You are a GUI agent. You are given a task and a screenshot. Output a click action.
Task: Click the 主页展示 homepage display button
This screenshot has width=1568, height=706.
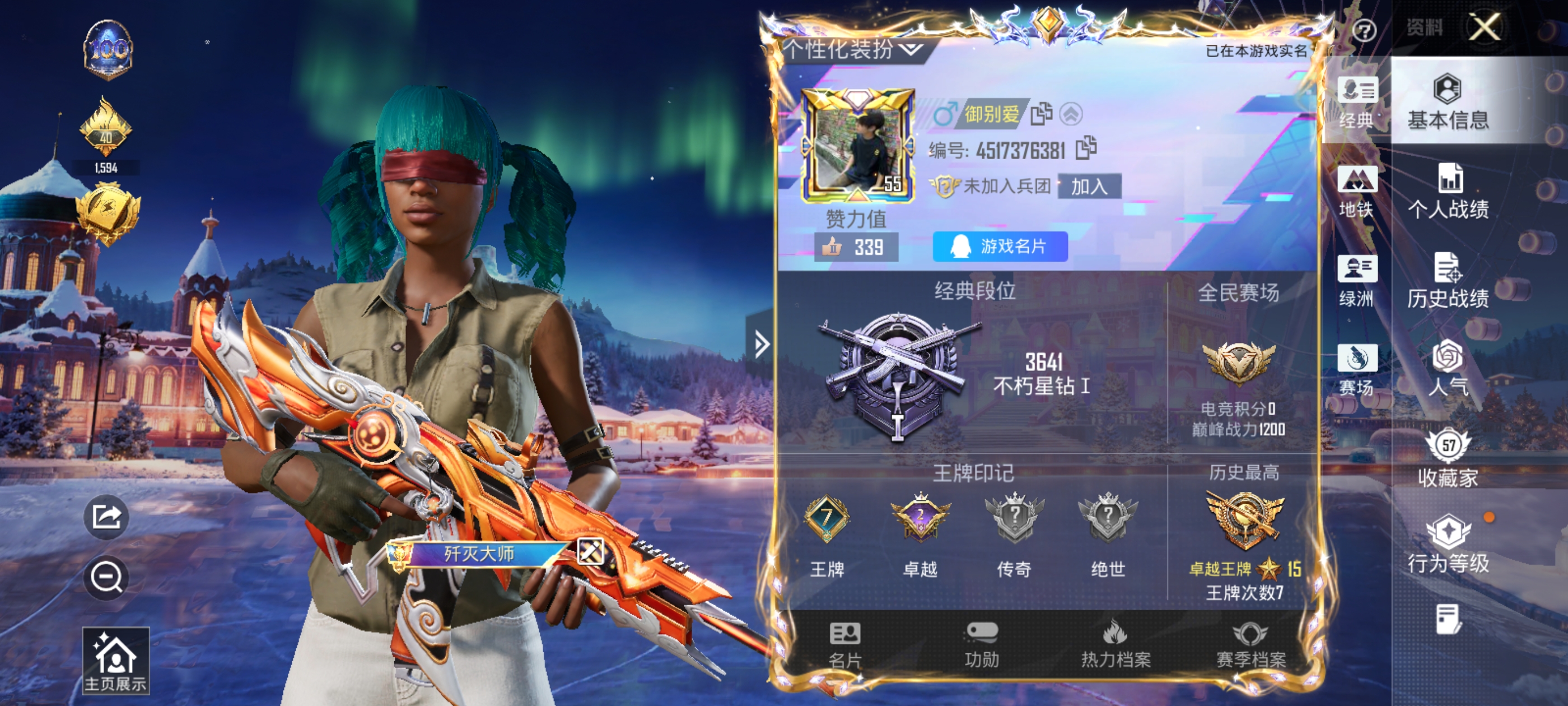116,661
